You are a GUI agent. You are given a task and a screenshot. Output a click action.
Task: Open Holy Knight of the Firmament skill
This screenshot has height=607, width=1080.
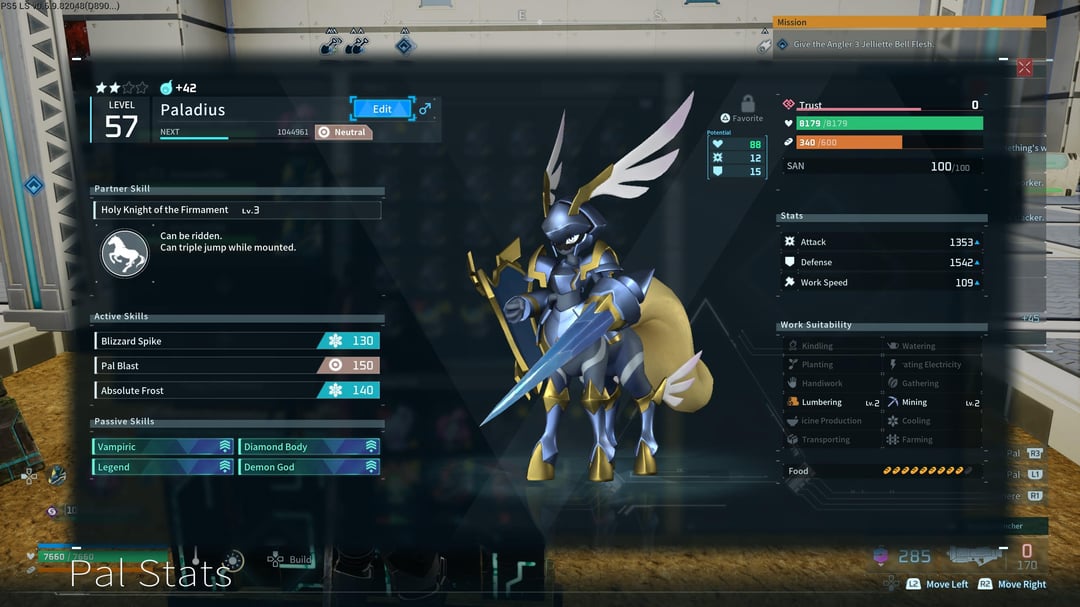237,211
